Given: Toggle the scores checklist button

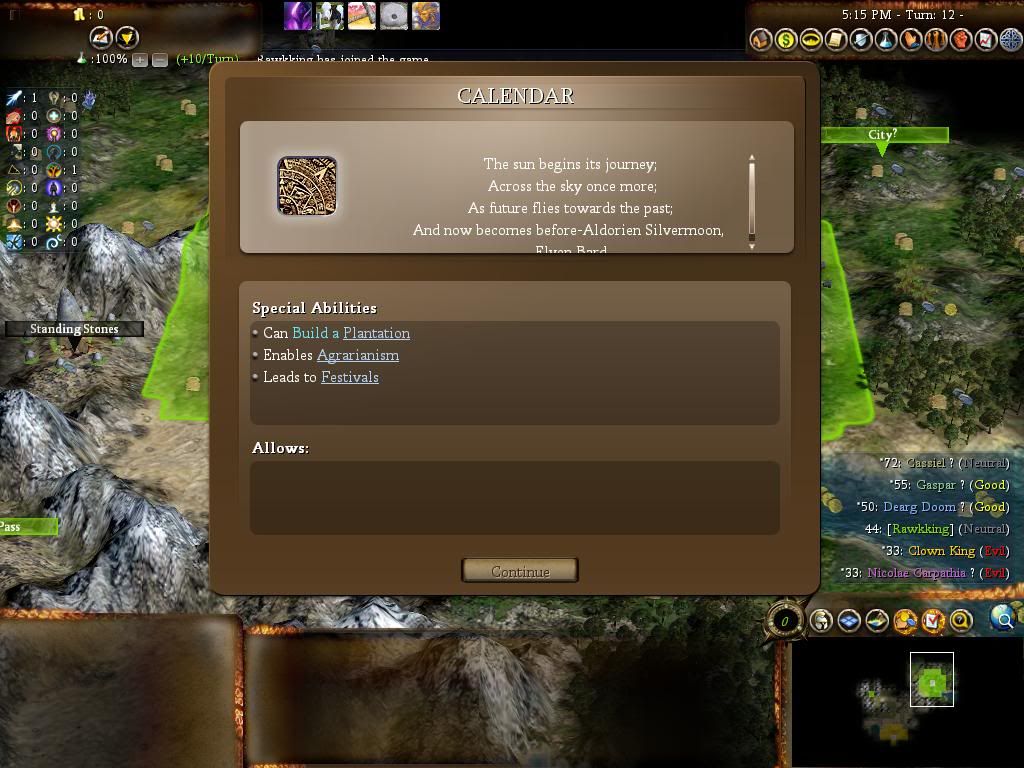Looking at the screenshot, I should tap(933, 621).
